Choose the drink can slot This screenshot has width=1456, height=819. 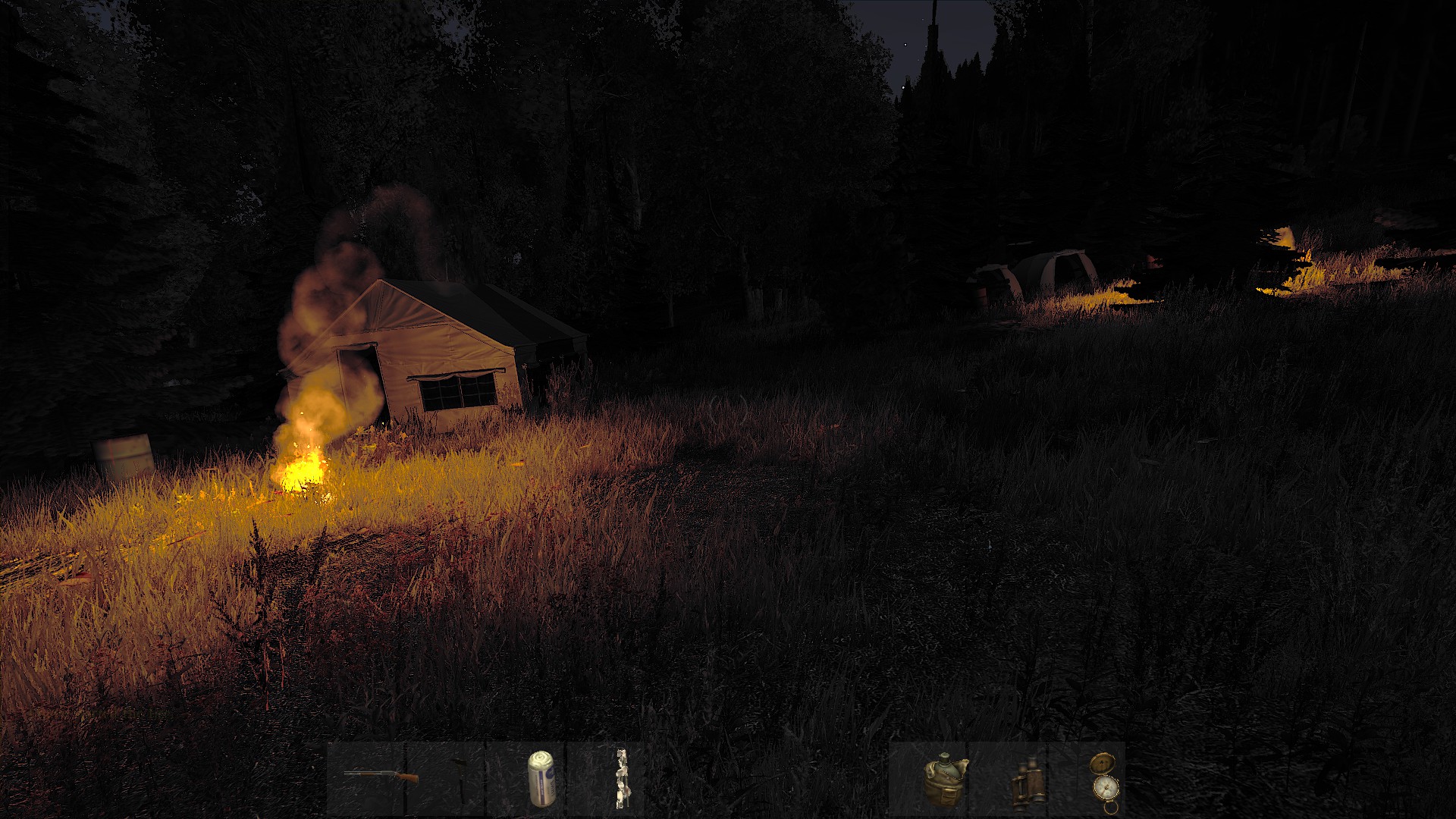point(540,778)
